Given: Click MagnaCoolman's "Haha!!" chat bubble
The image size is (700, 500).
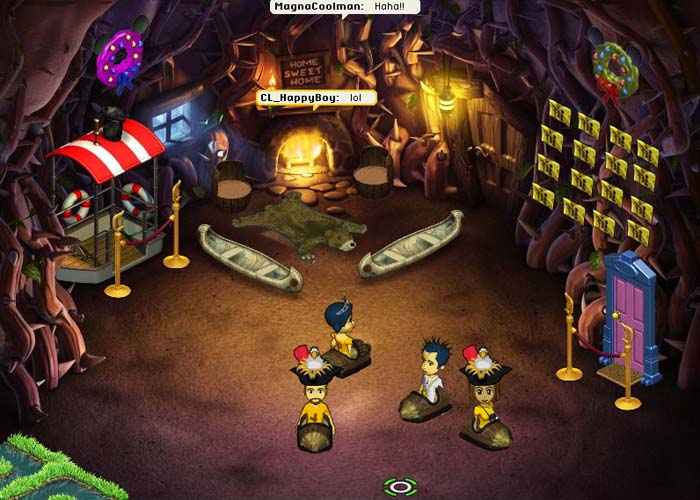Looking at the screenshot, I should pos(345,7).
